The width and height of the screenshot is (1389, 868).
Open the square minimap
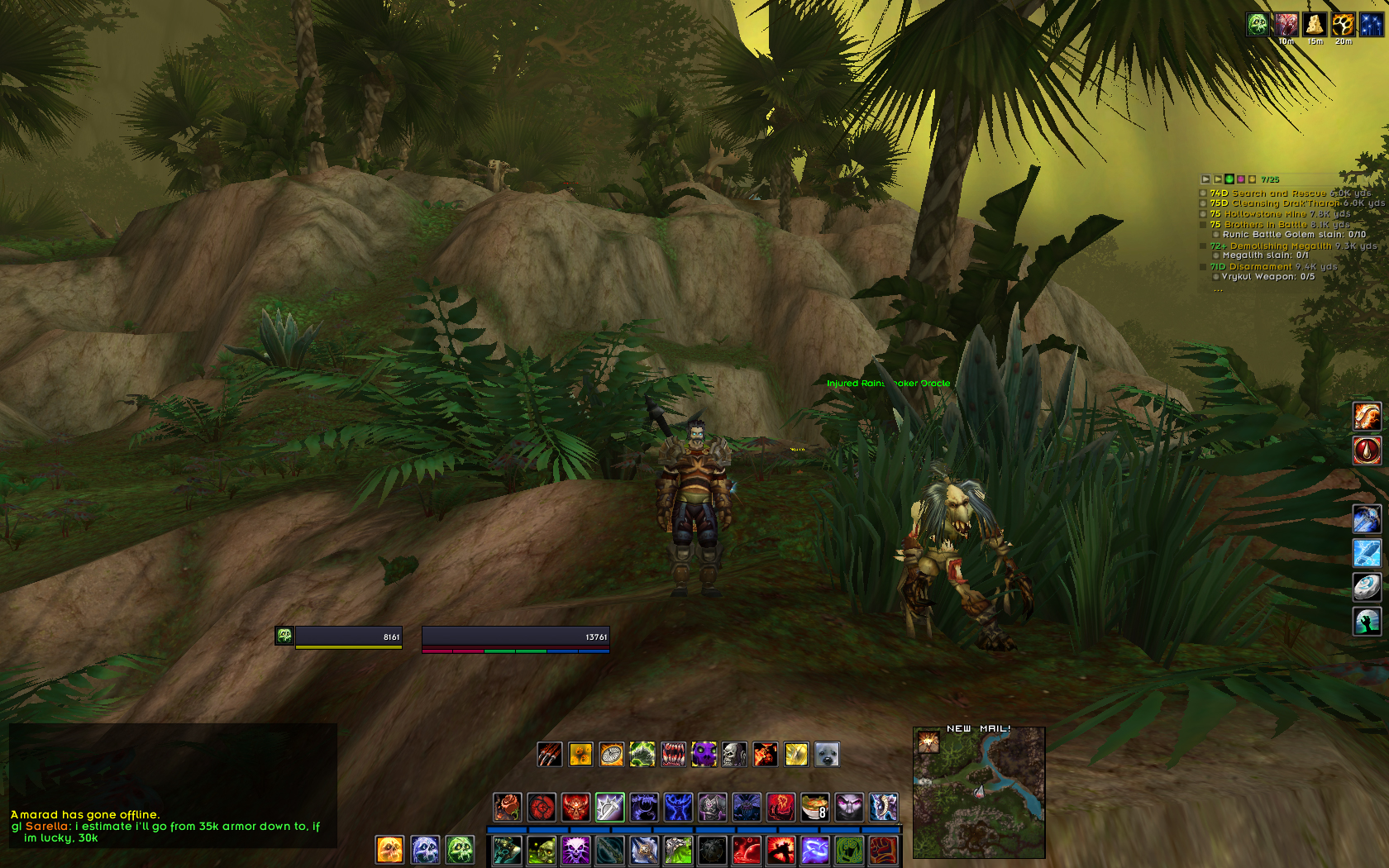[x=980, y=795]
